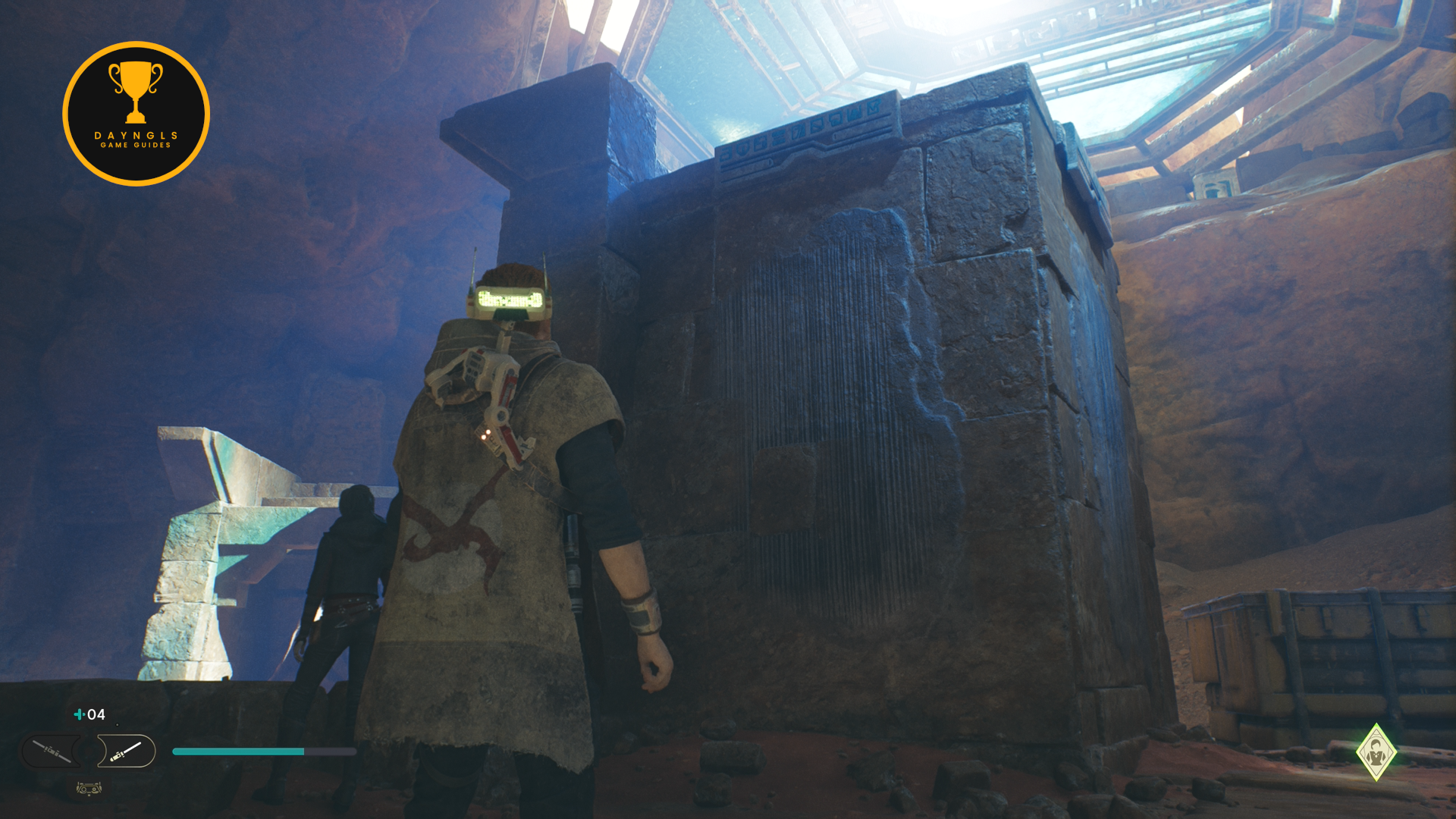Image resolution: width=1456 pixels, height=819 pixels.
Task: Switch to the single-blade lightsaber stance
Action: coord(126,751)
